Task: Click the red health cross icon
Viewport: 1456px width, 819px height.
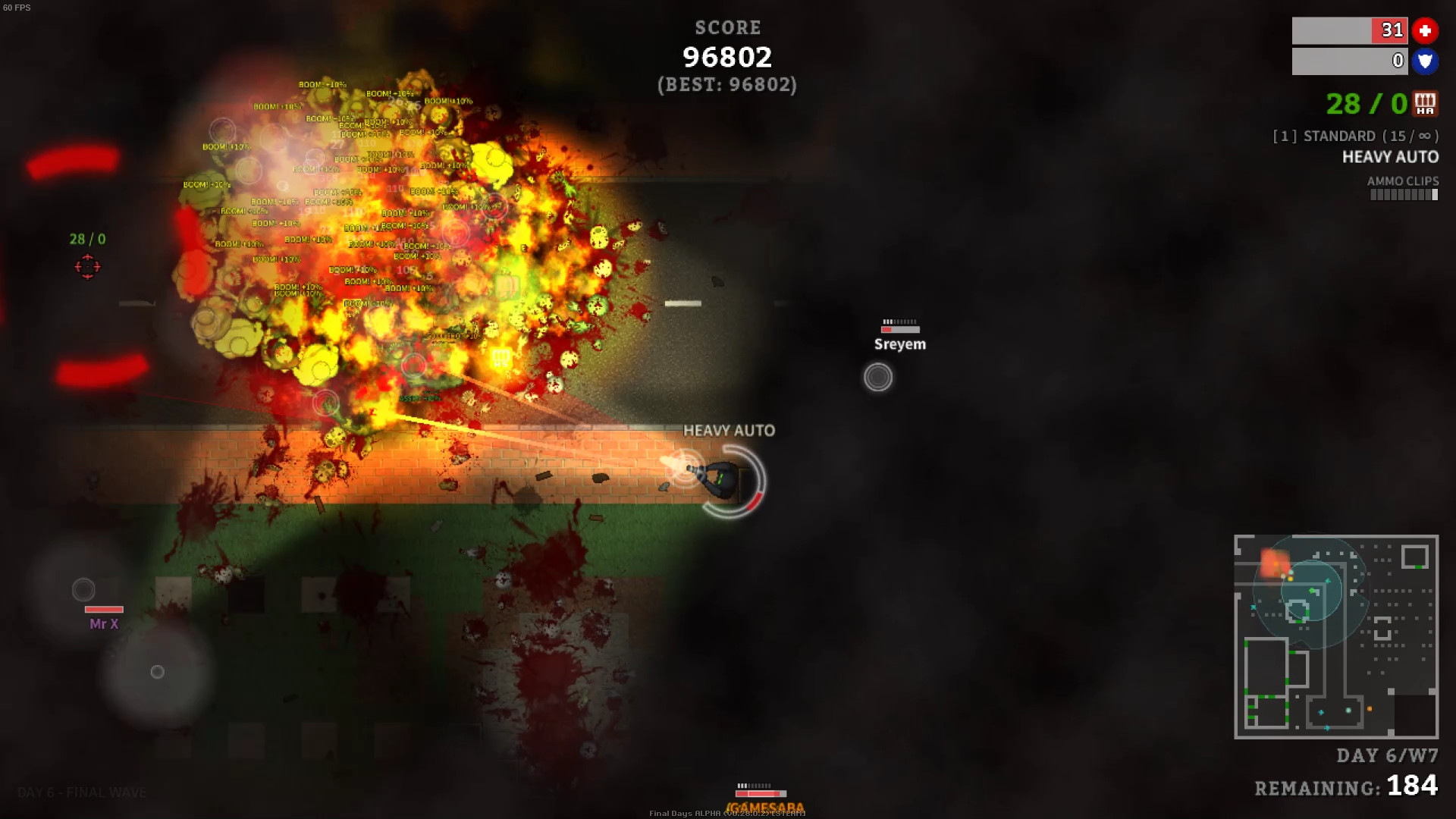Action: point(1426,31)
